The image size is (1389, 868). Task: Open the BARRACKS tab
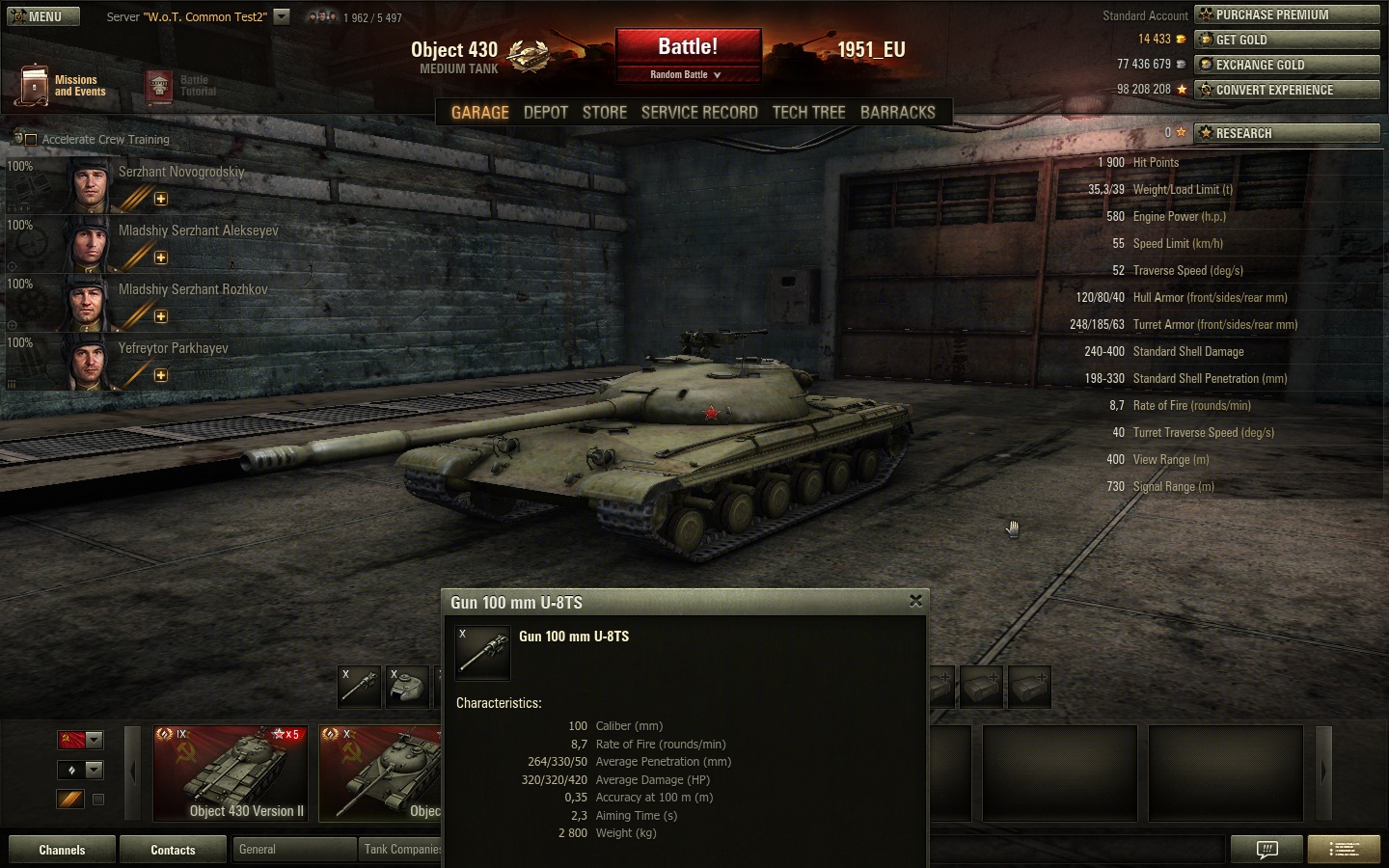point(897,112)
